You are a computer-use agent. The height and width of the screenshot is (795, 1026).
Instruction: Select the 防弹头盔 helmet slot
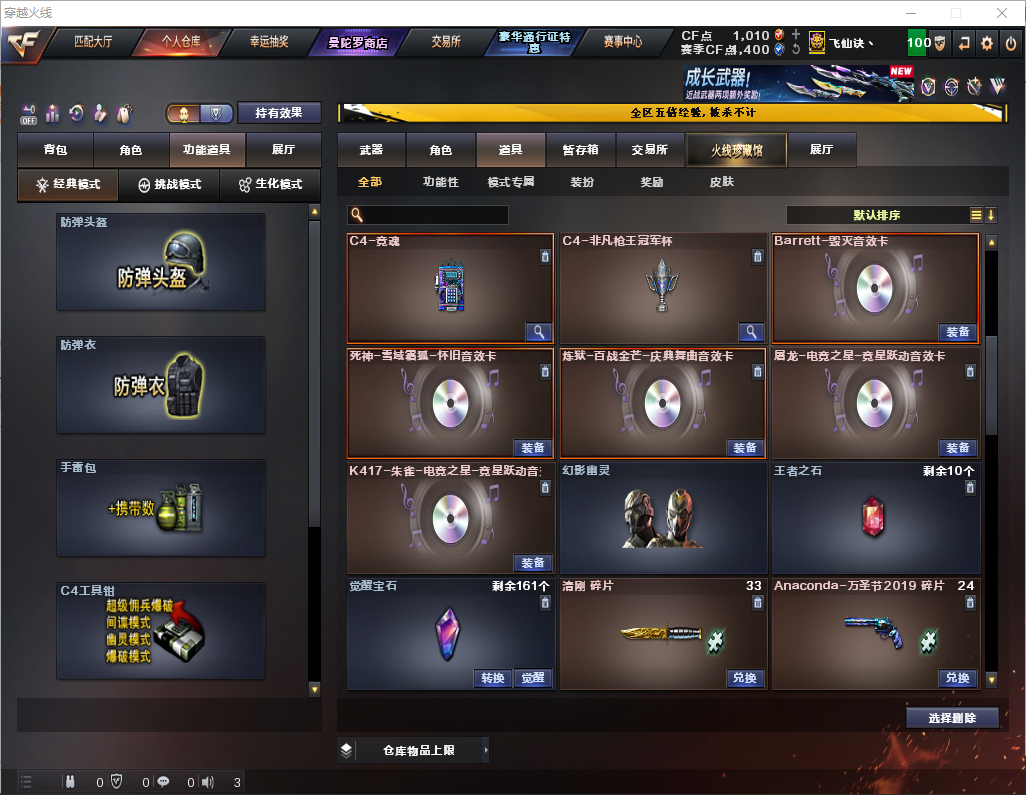tap(161, 262)
